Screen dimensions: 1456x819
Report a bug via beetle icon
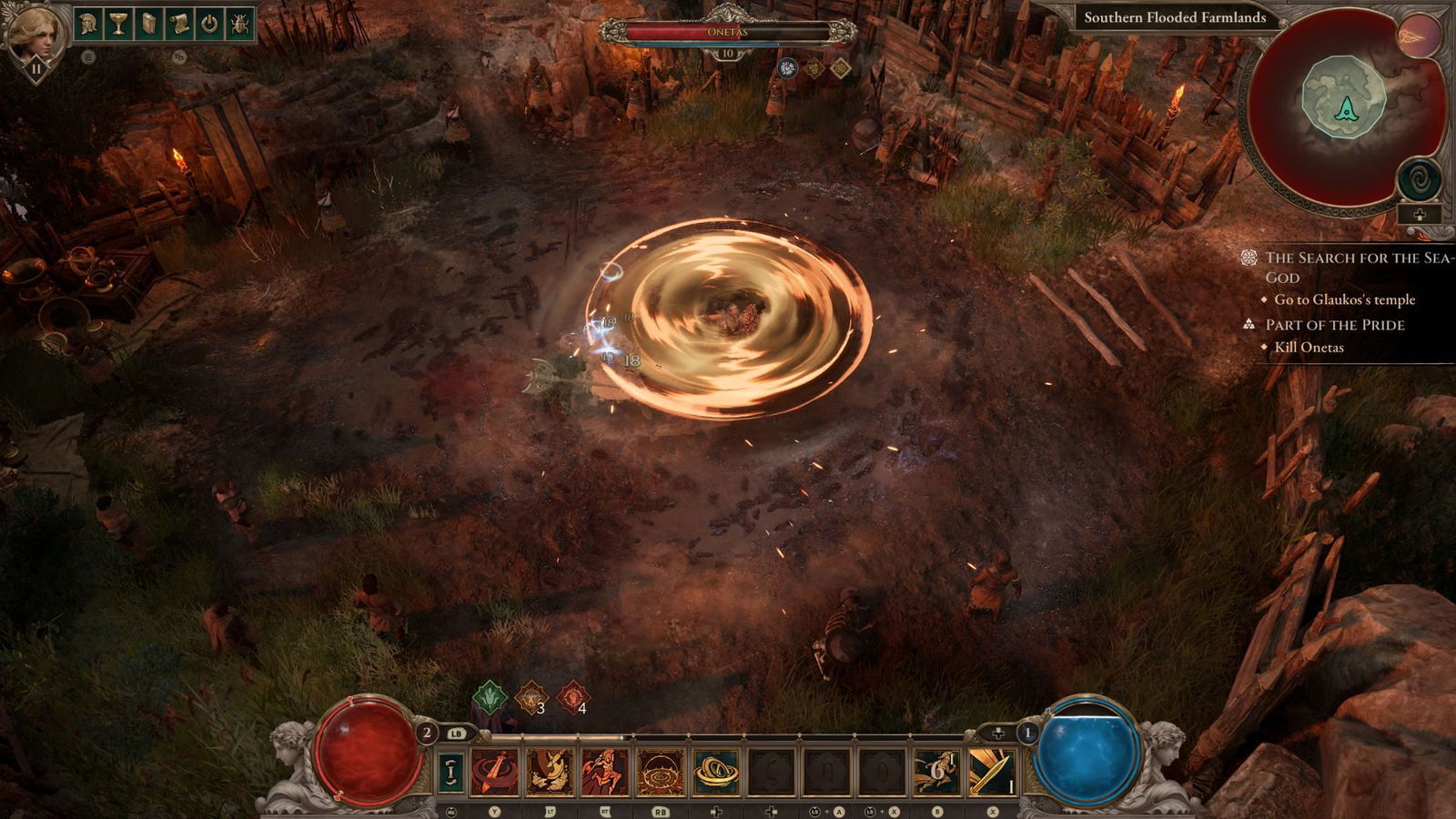point(240,24)
